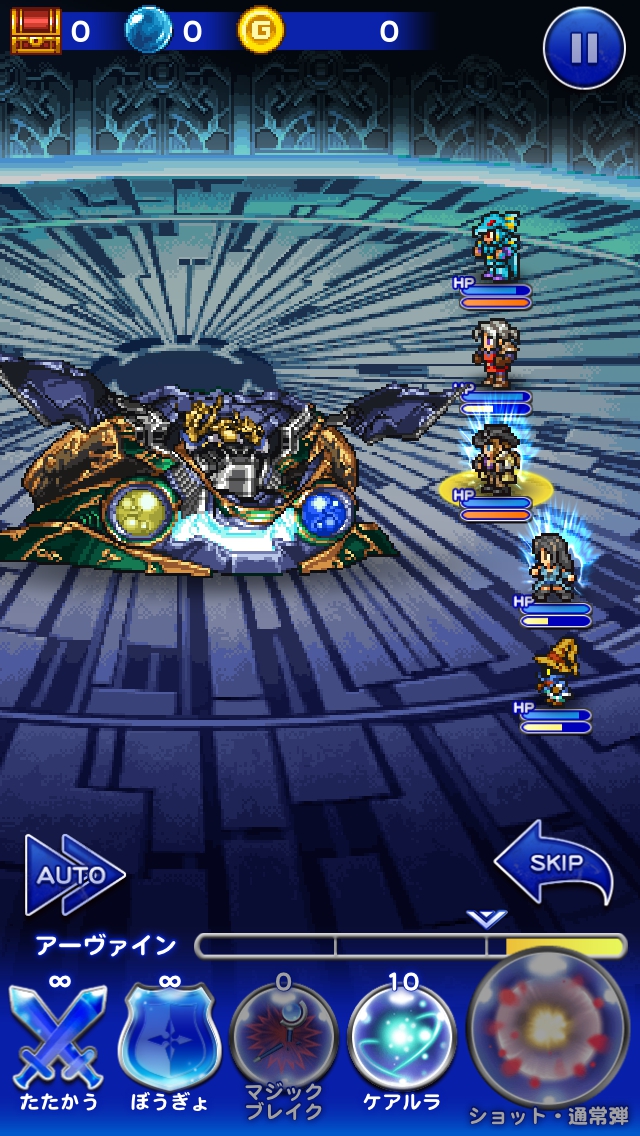This screenshot has height=1136, width=640.
Task: Pause the battle
Action: [584, 48]
